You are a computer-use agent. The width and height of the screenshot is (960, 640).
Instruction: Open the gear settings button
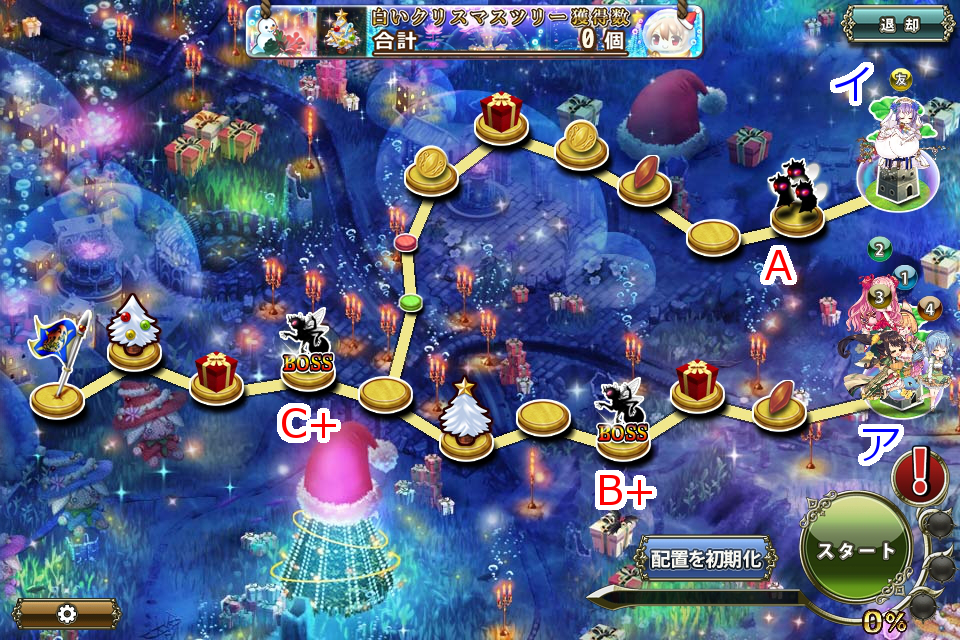coord(67,612)
